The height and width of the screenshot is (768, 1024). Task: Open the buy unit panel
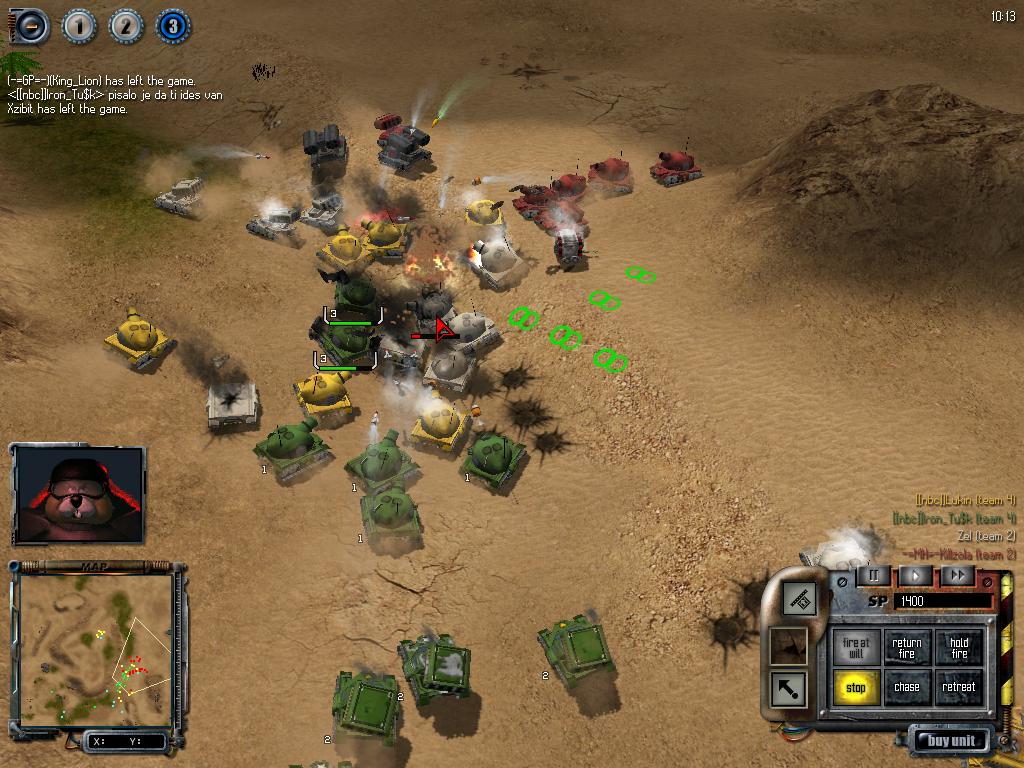click(x=950, y=741)
